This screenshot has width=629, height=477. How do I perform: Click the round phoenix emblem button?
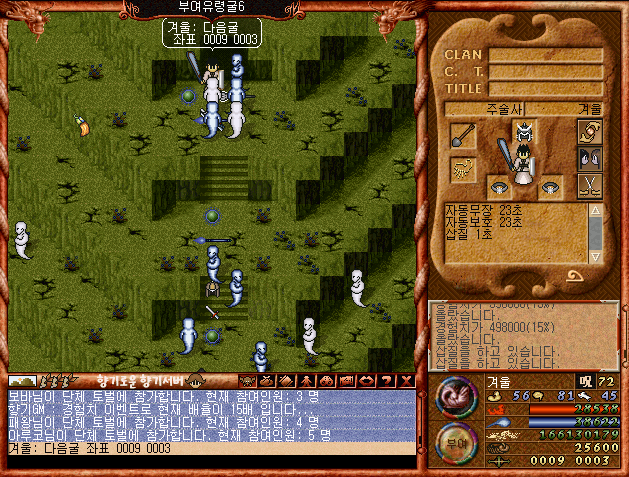457,394
